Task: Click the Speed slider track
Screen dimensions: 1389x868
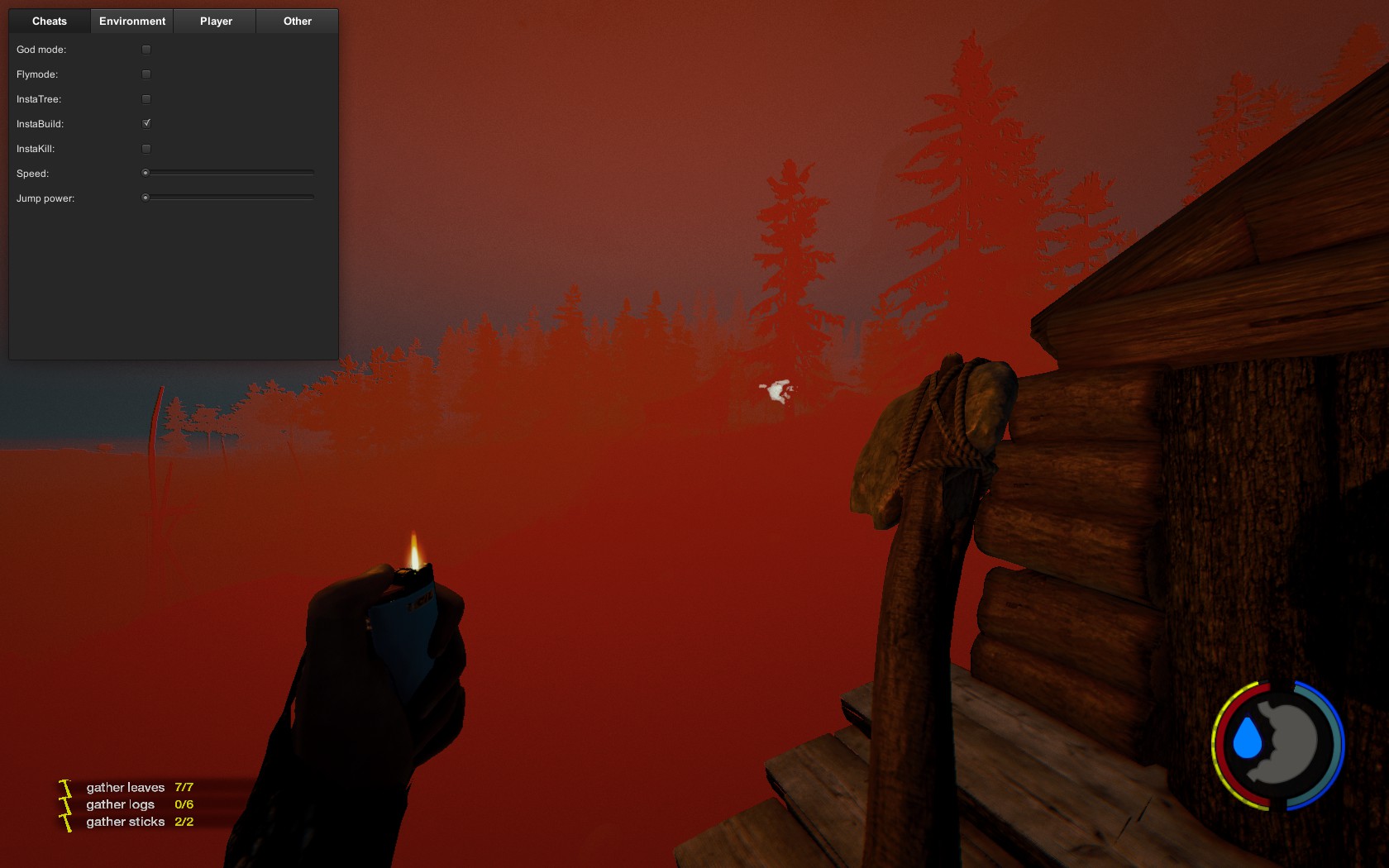Action: click(x=230, y=173)
